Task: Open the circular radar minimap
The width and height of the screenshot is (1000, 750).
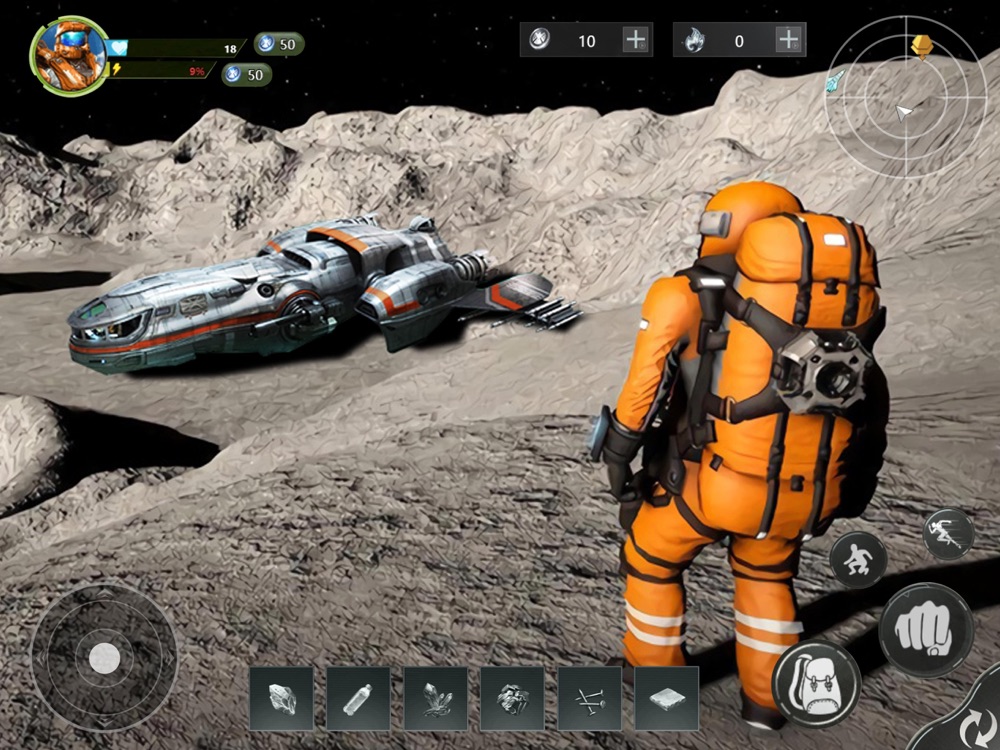Action: (905, 98)
